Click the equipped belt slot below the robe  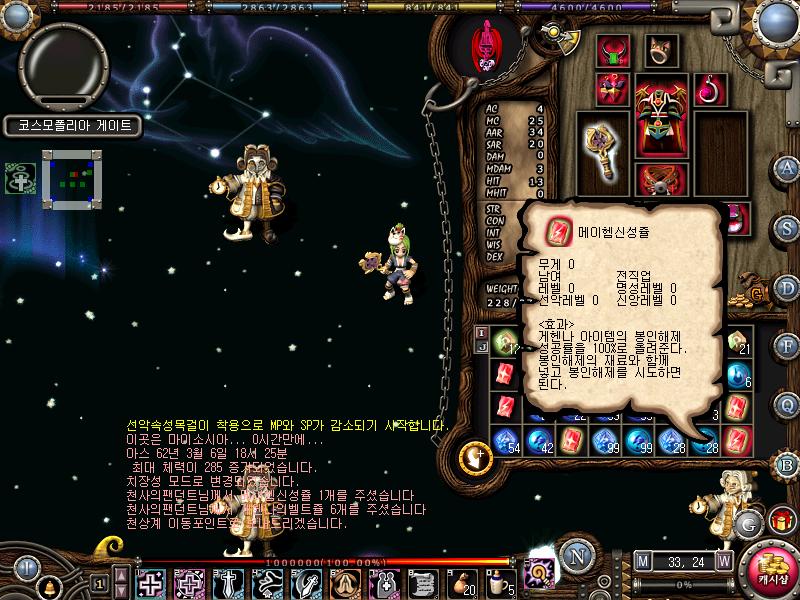pos(661,180)
